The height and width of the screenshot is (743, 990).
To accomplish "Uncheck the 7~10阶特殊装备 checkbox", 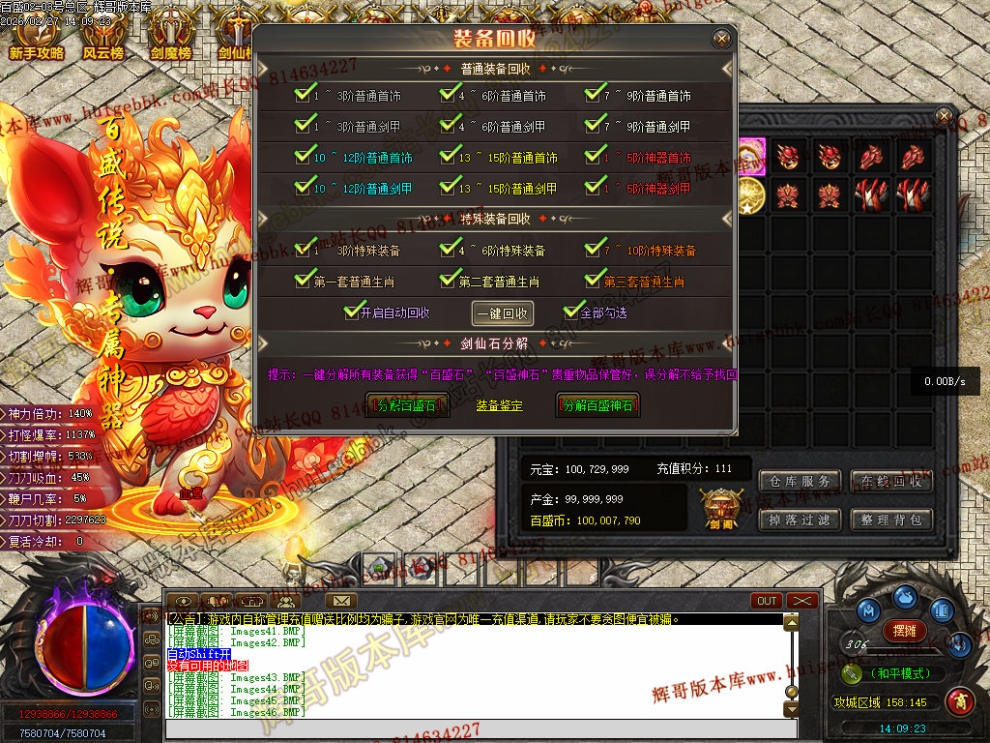I will click(x=594, y=250).
